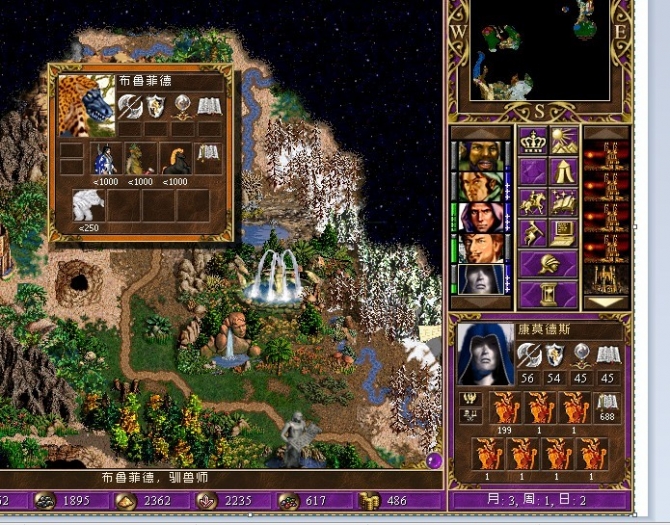Toggle the surface/underground view sun button
The width and height of the screenshot is (670, 525).
563,141
